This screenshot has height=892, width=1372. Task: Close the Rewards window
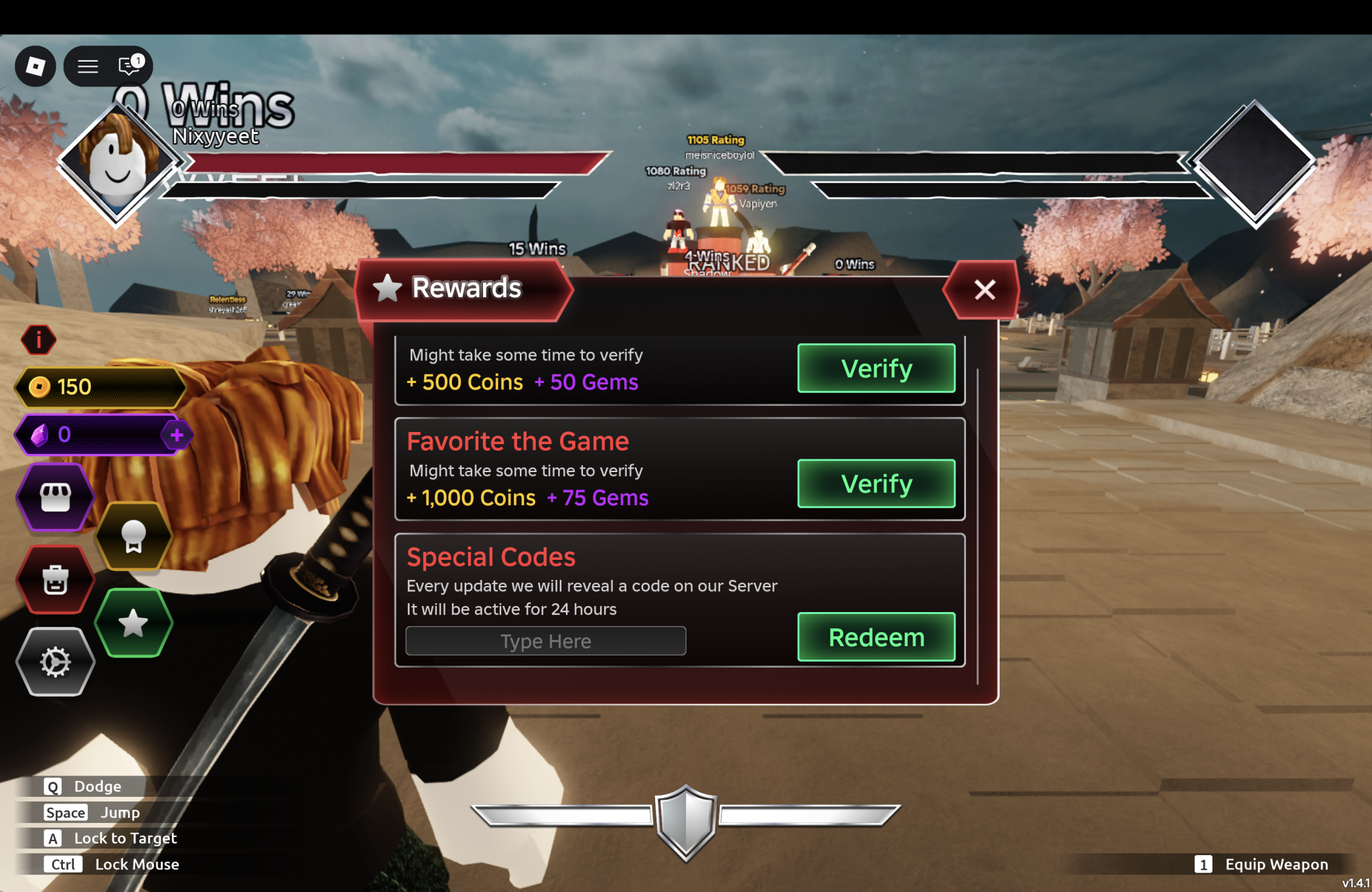tap(983, 290)
